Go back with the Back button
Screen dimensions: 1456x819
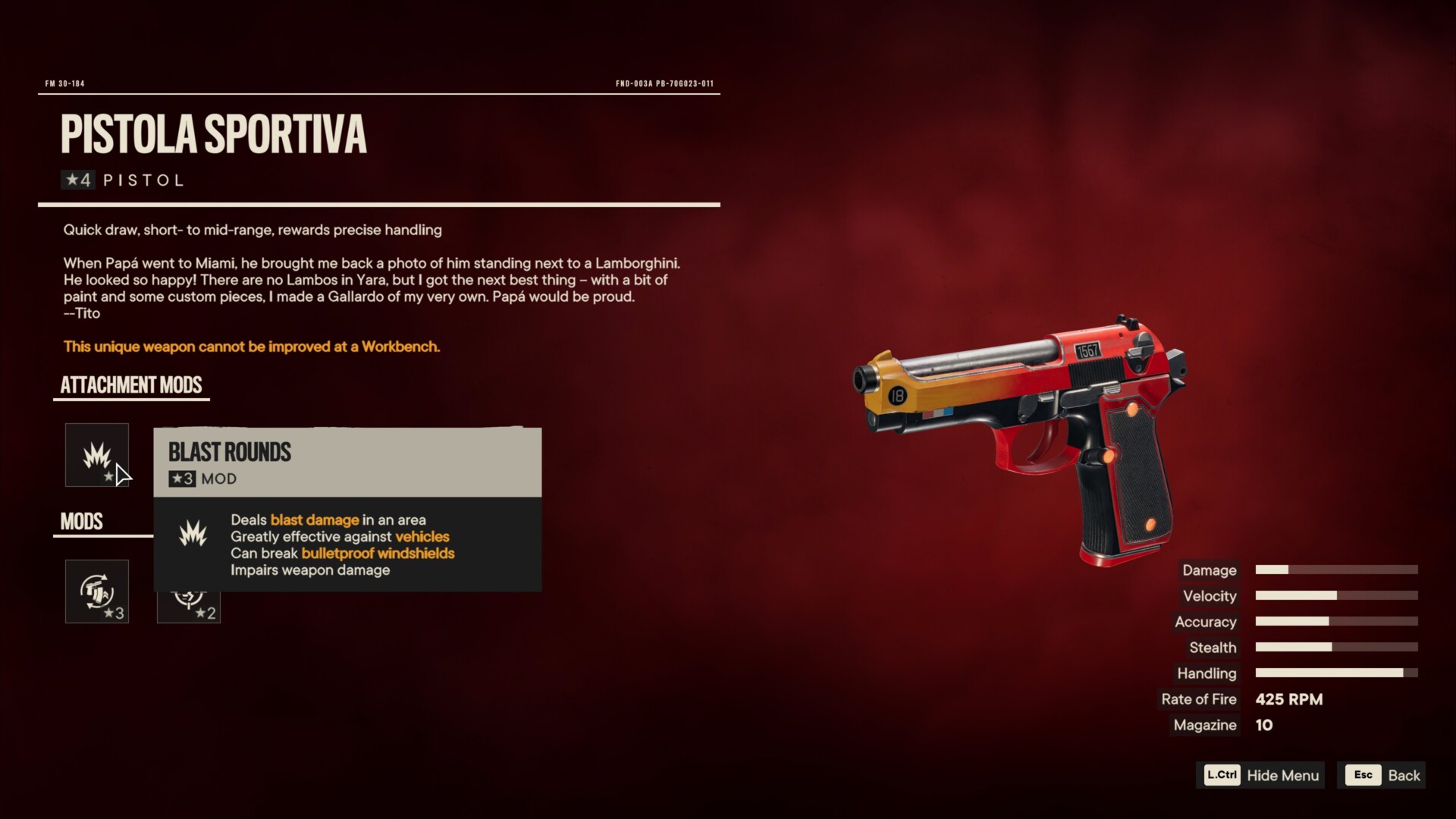point(1382,775)
